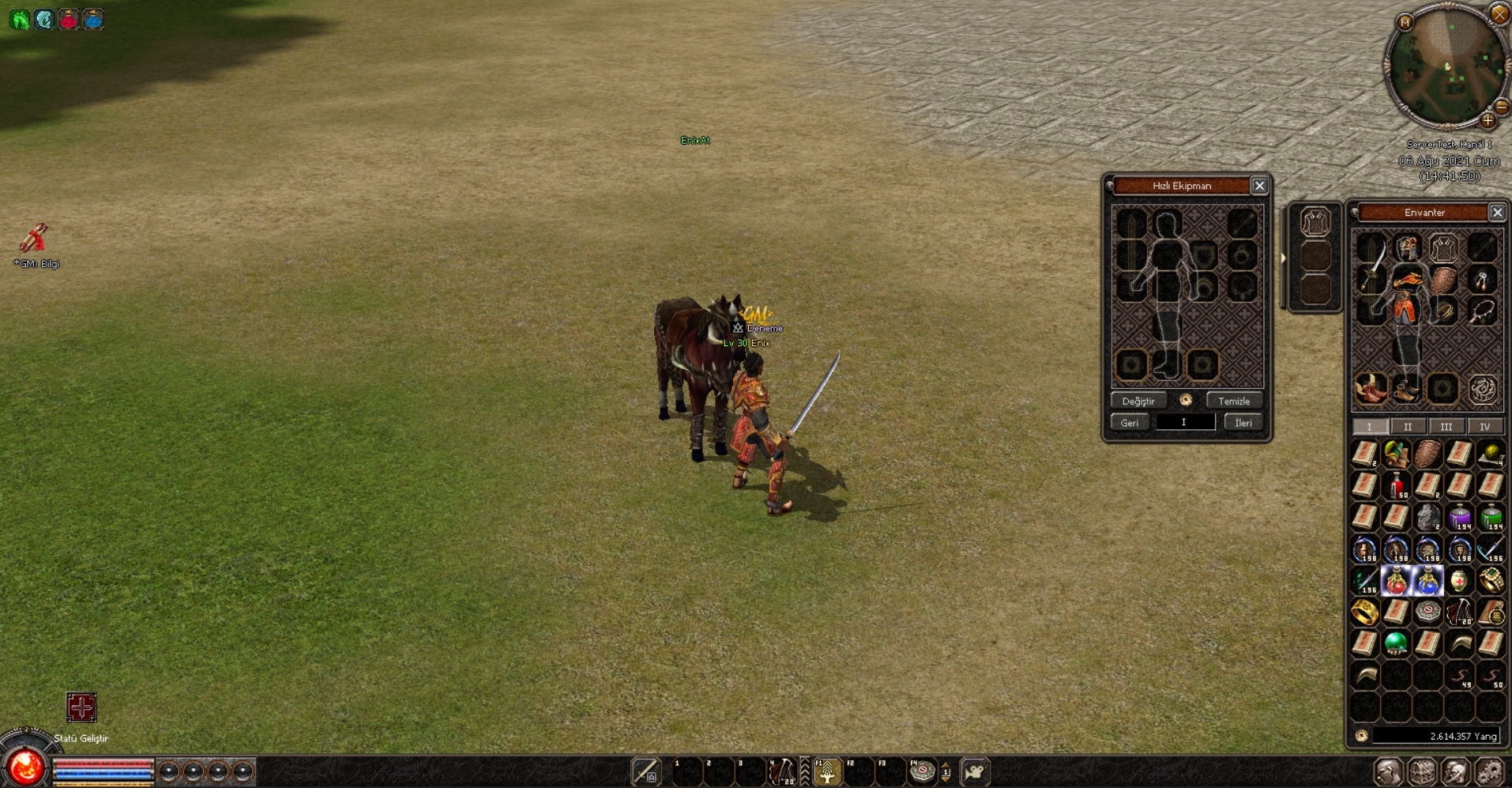
Task: Open the GM Bilgi scroll icon
Action: click(34, 237)
